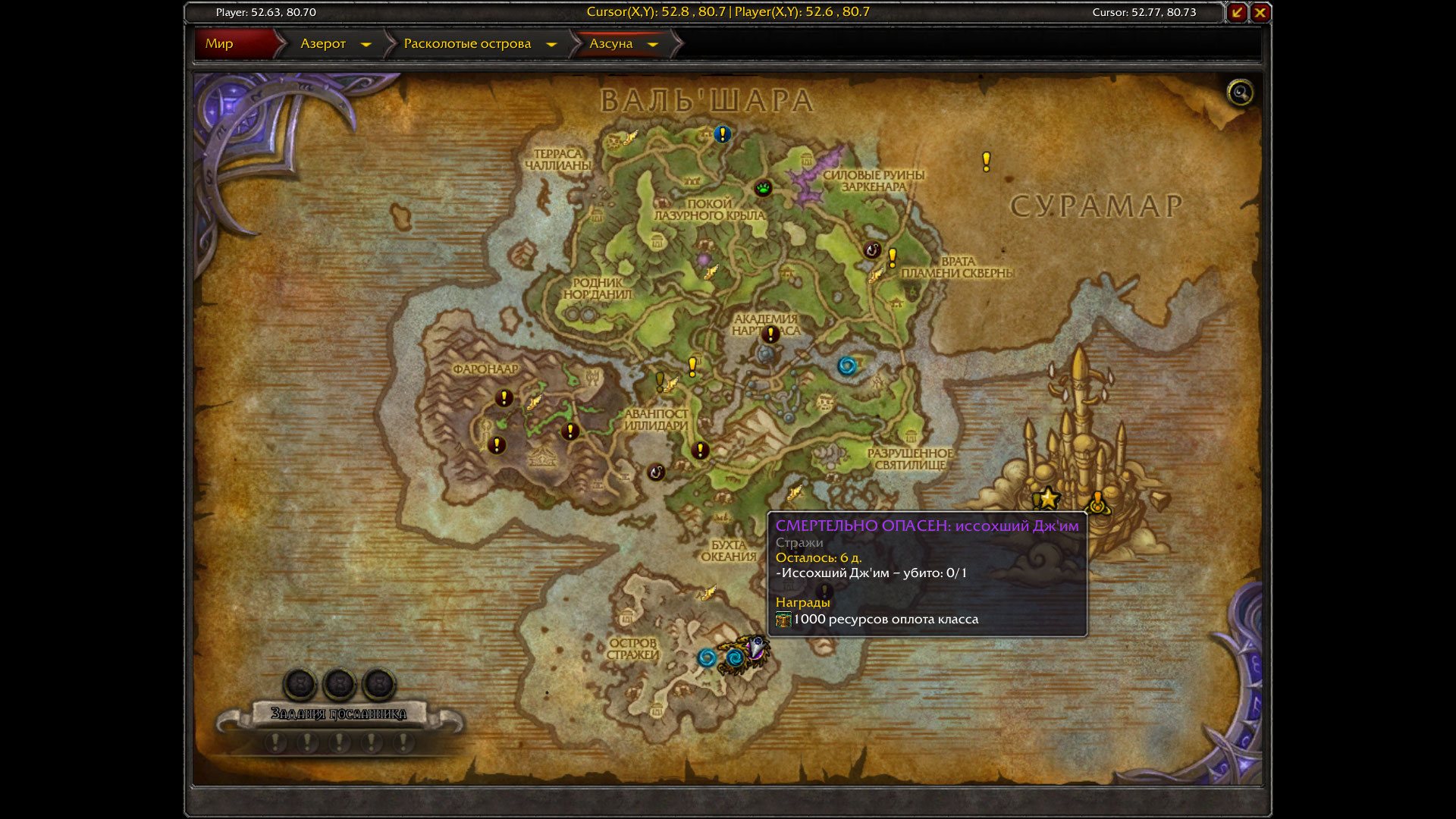Click the red quest marker on Академия Нар'таласа
The width and height of the screenshot is (1456, 819).
(x=770, y=334)
